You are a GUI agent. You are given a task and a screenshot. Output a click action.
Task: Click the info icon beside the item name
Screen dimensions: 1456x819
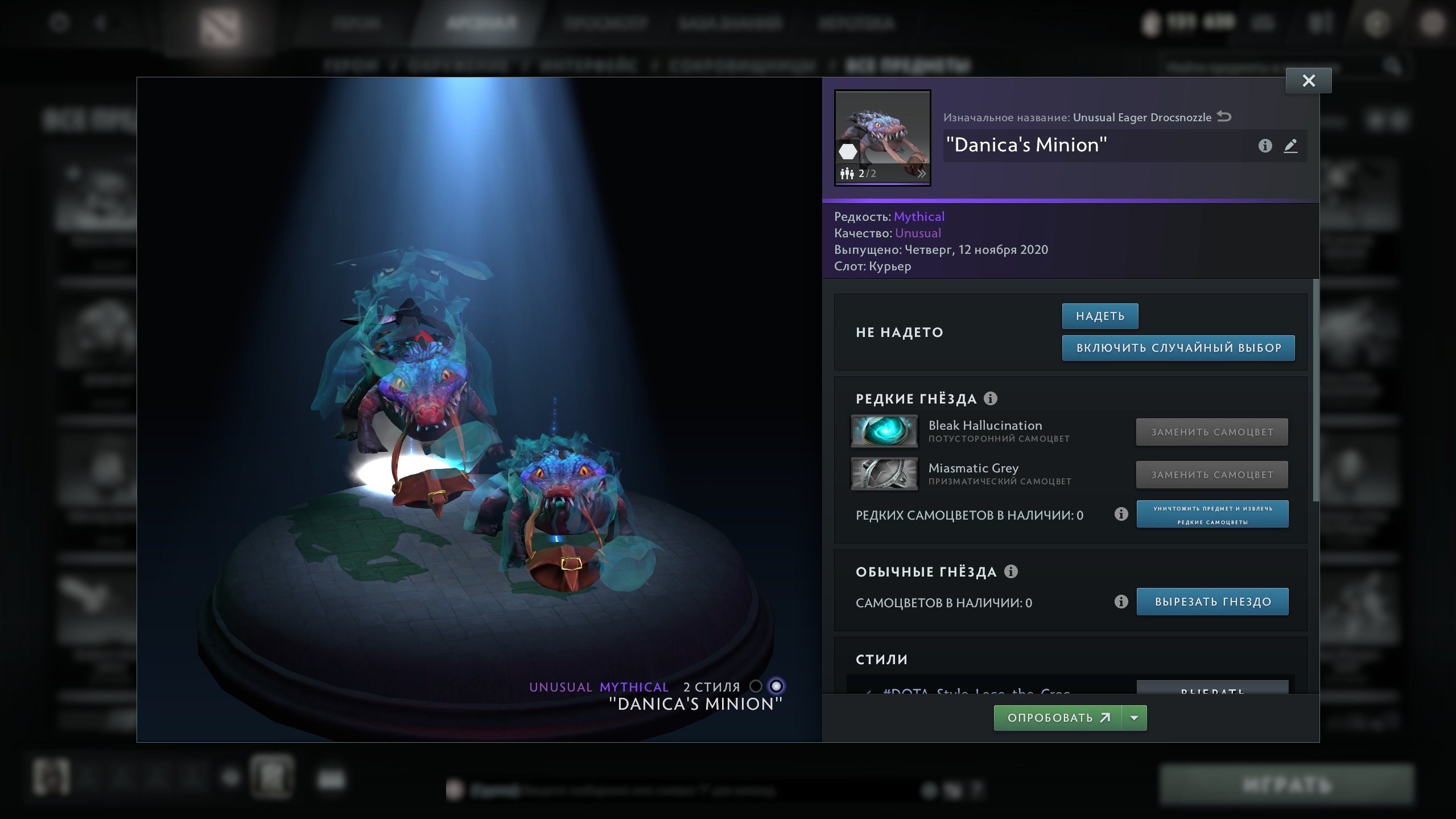pyautogui.click(x=1266, y=146)
